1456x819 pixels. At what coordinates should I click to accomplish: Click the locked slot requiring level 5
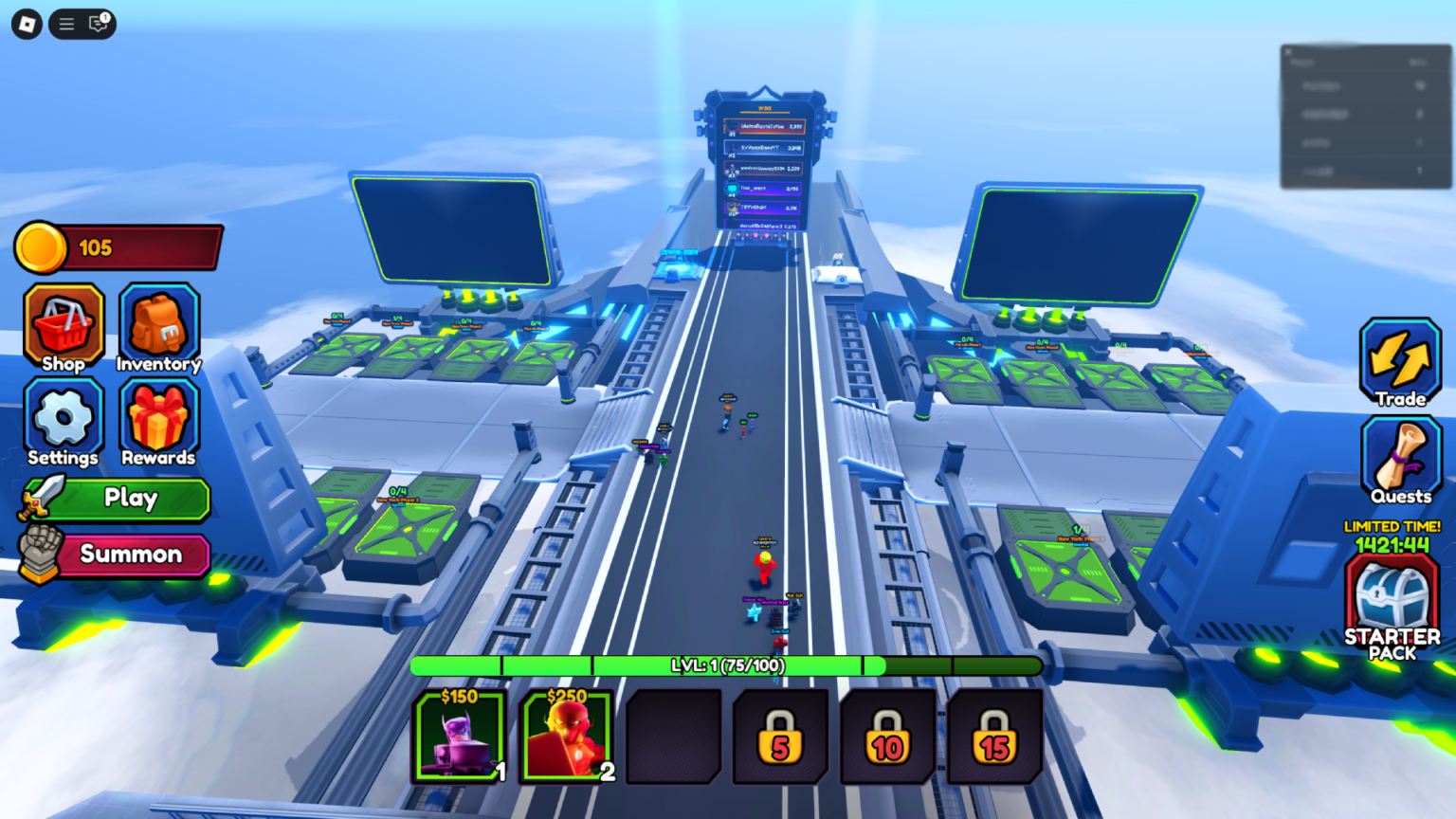(780, 736)
